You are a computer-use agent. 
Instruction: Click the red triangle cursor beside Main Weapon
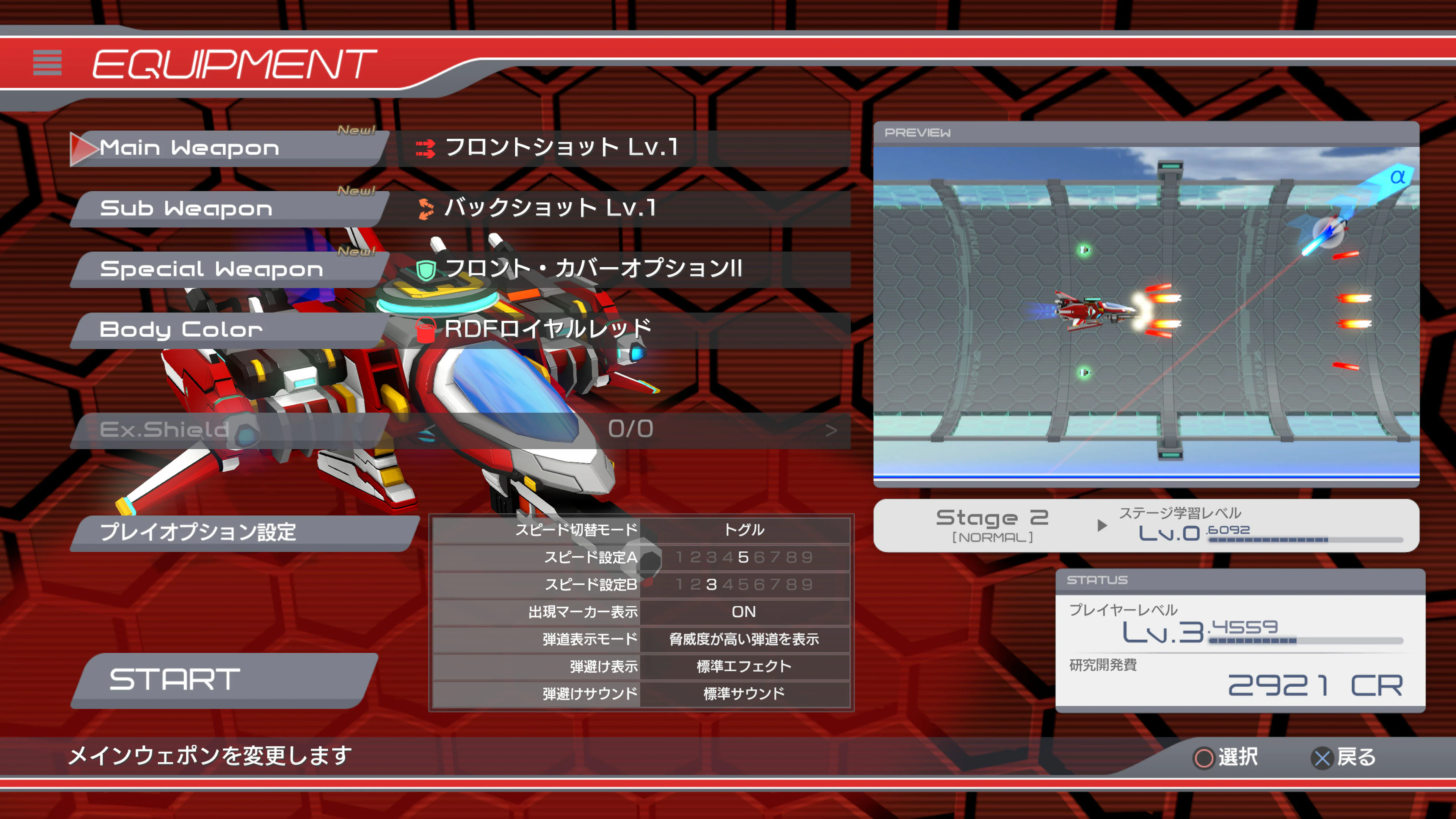pyautogui.click(x=83, y=148)
